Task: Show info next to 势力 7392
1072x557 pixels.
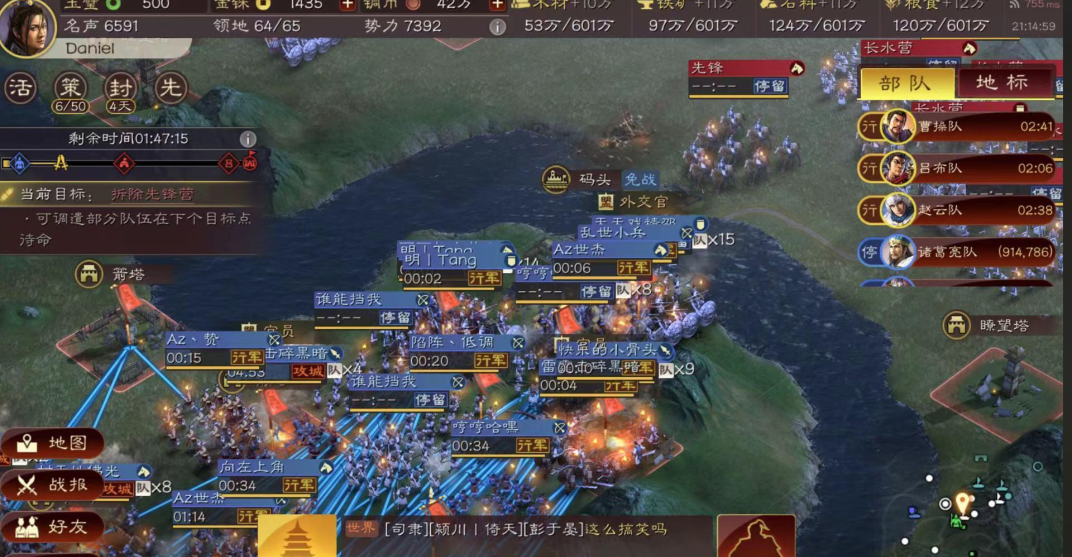Action: point(497,26)
